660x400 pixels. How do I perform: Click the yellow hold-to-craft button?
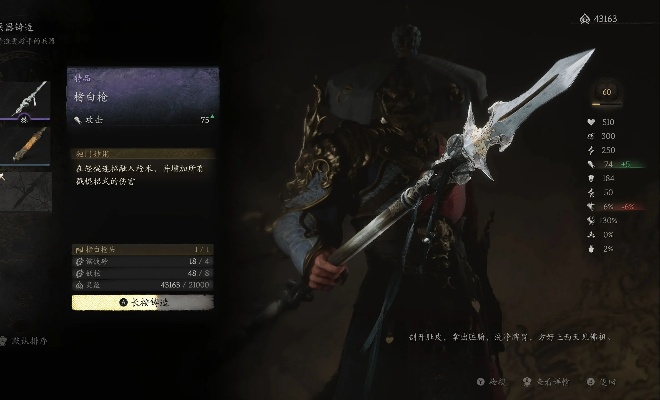click(x=142, y=301)
